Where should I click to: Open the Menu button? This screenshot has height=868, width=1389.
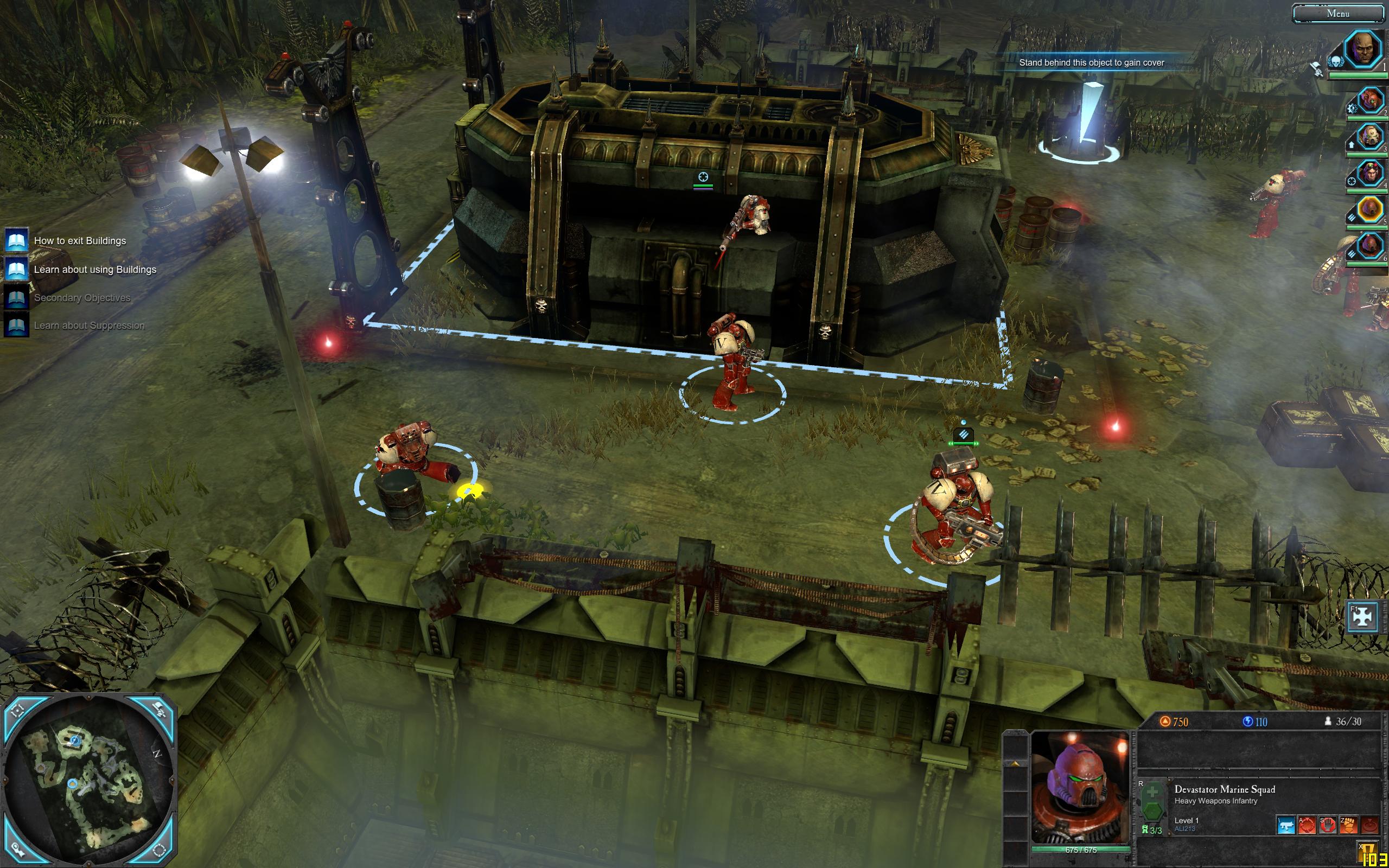pyautogui.click(x=1338, y=14)
